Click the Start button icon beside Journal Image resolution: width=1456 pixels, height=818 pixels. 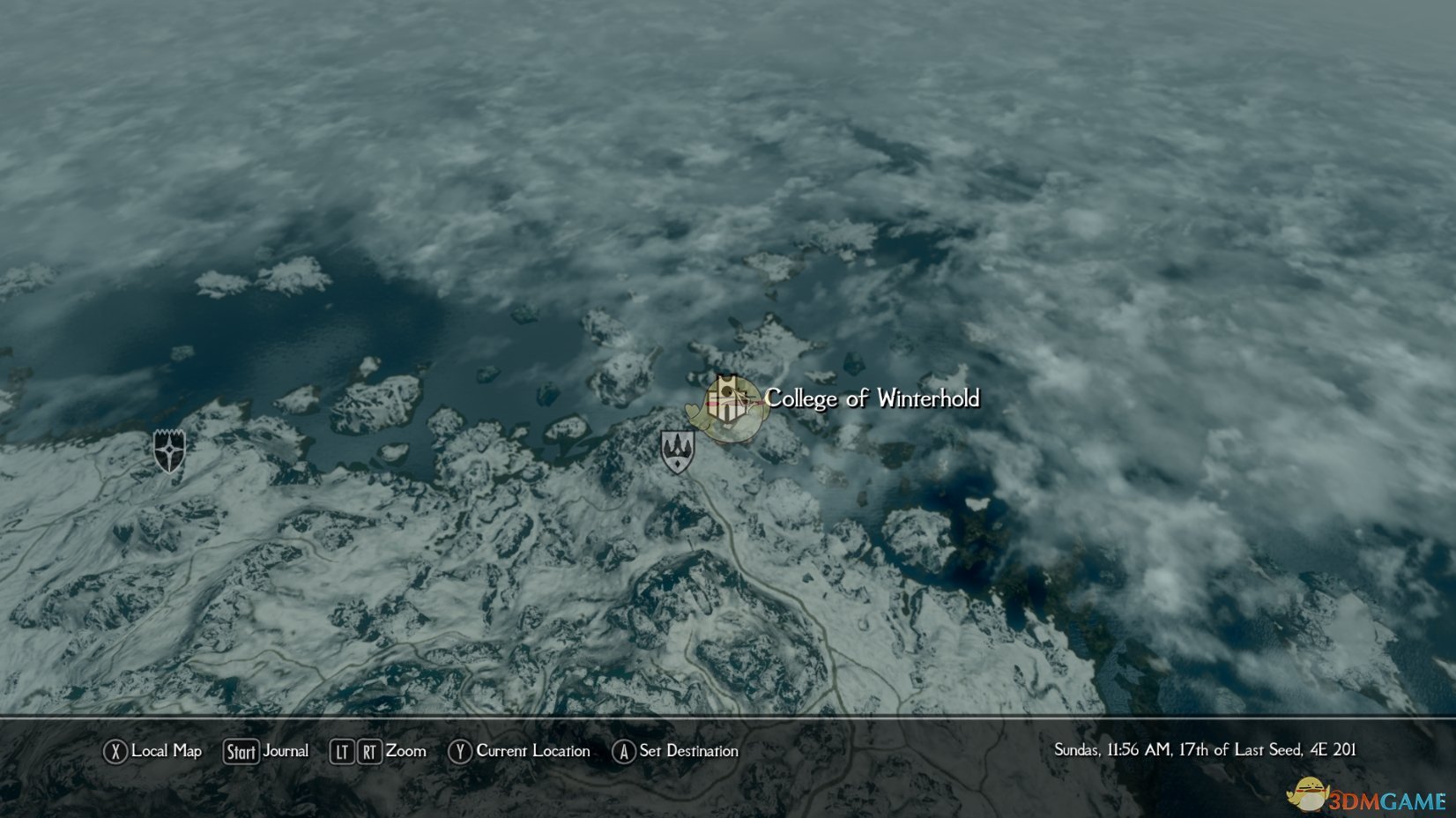[241, 752]
